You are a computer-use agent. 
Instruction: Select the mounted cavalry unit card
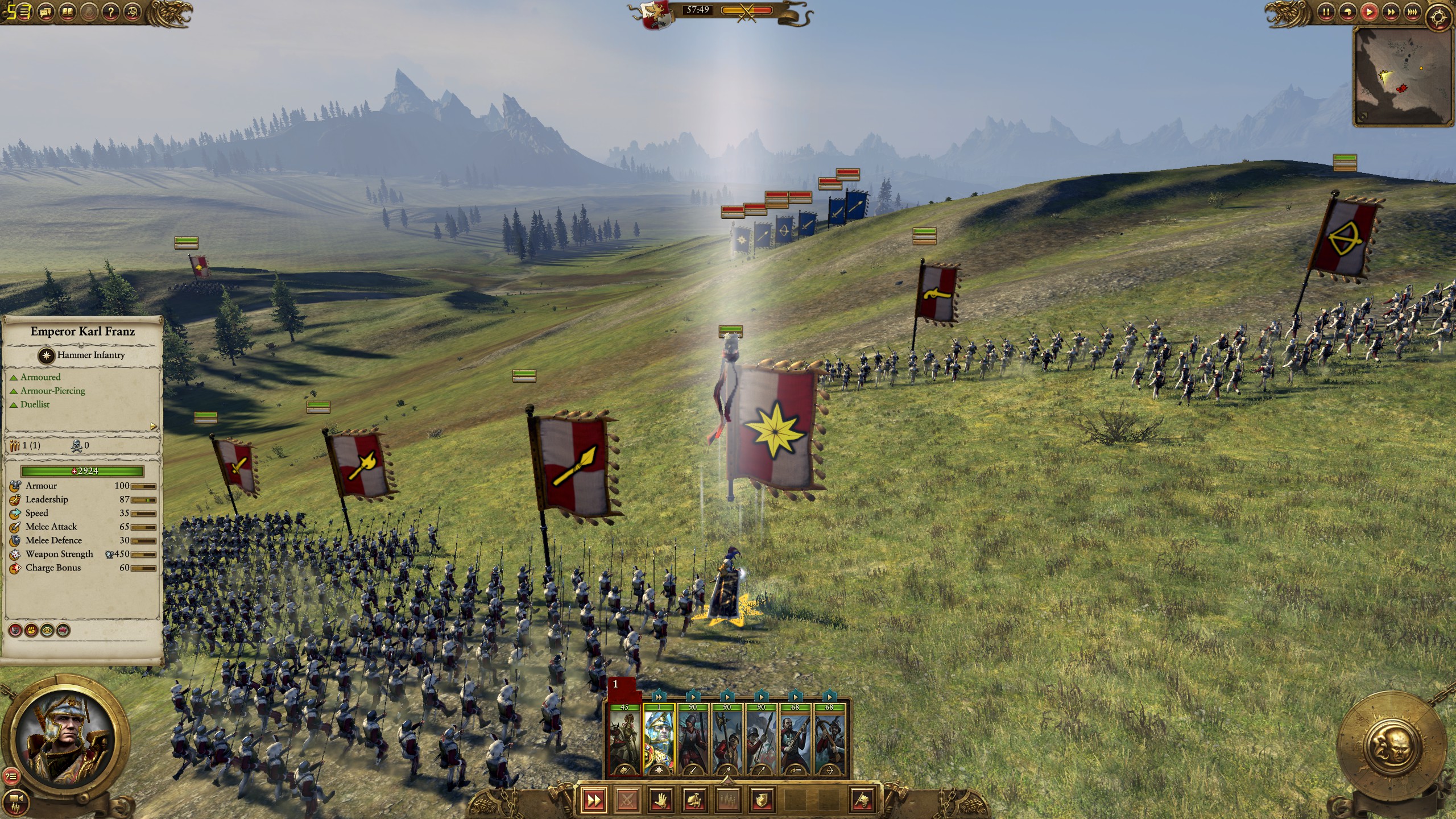click(x=624, y=741)
